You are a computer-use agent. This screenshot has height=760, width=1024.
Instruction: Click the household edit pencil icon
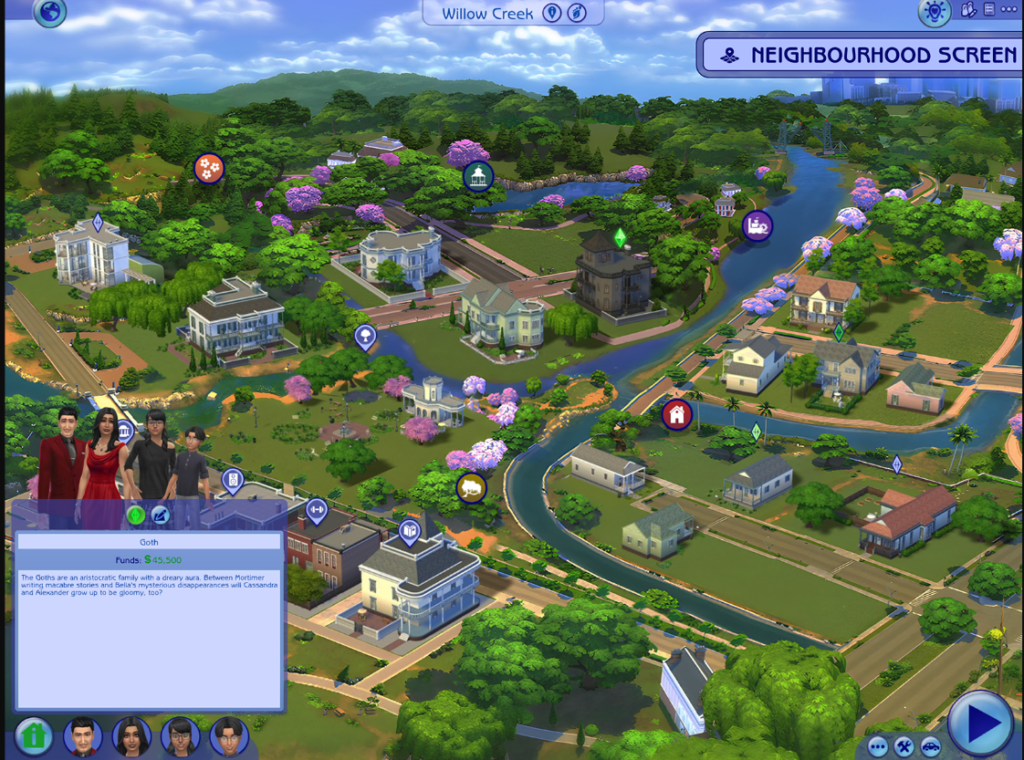[x=160, y=515]
